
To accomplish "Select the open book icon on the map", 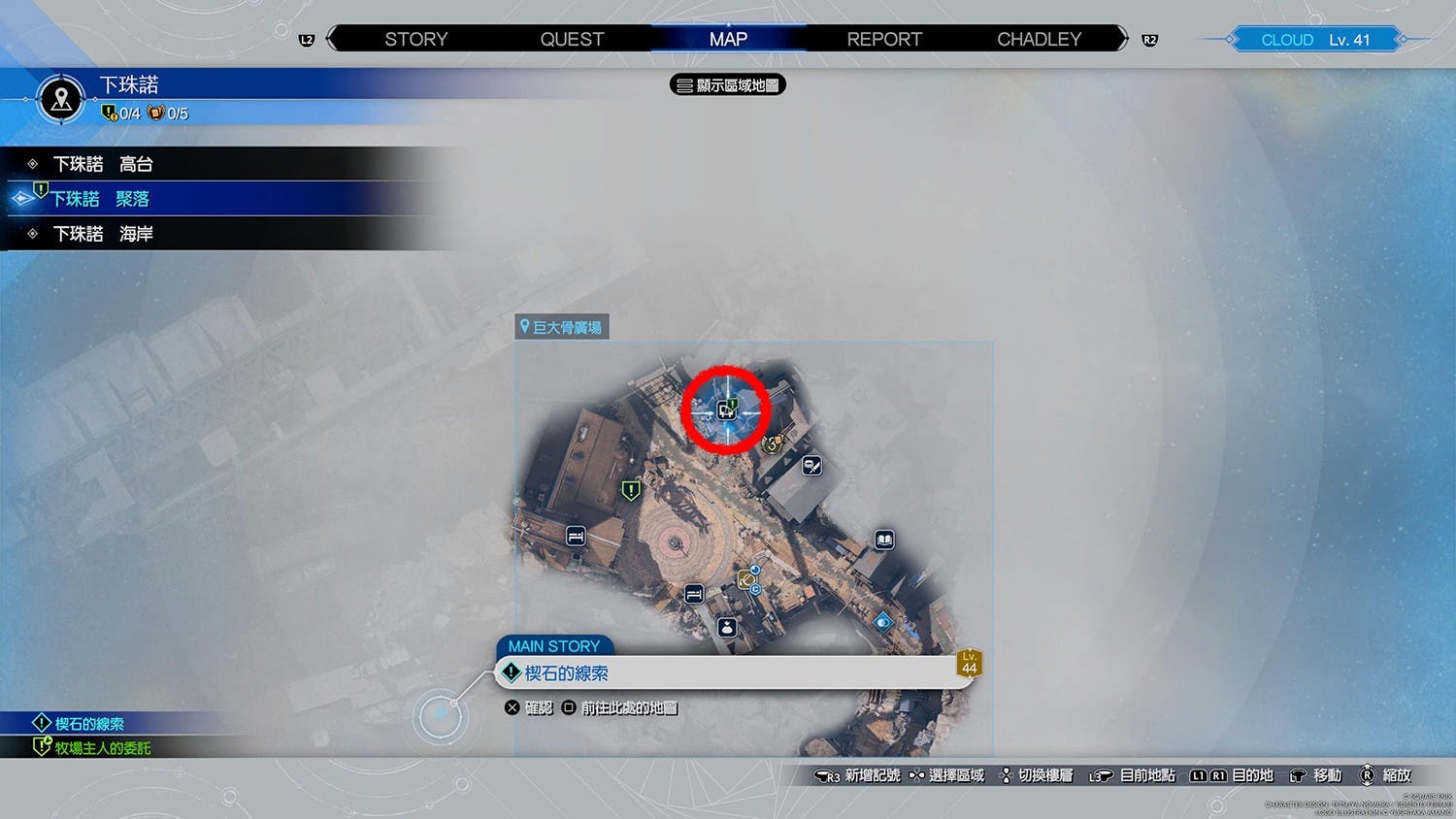I will pyautogui.click(x=884, y=540).
